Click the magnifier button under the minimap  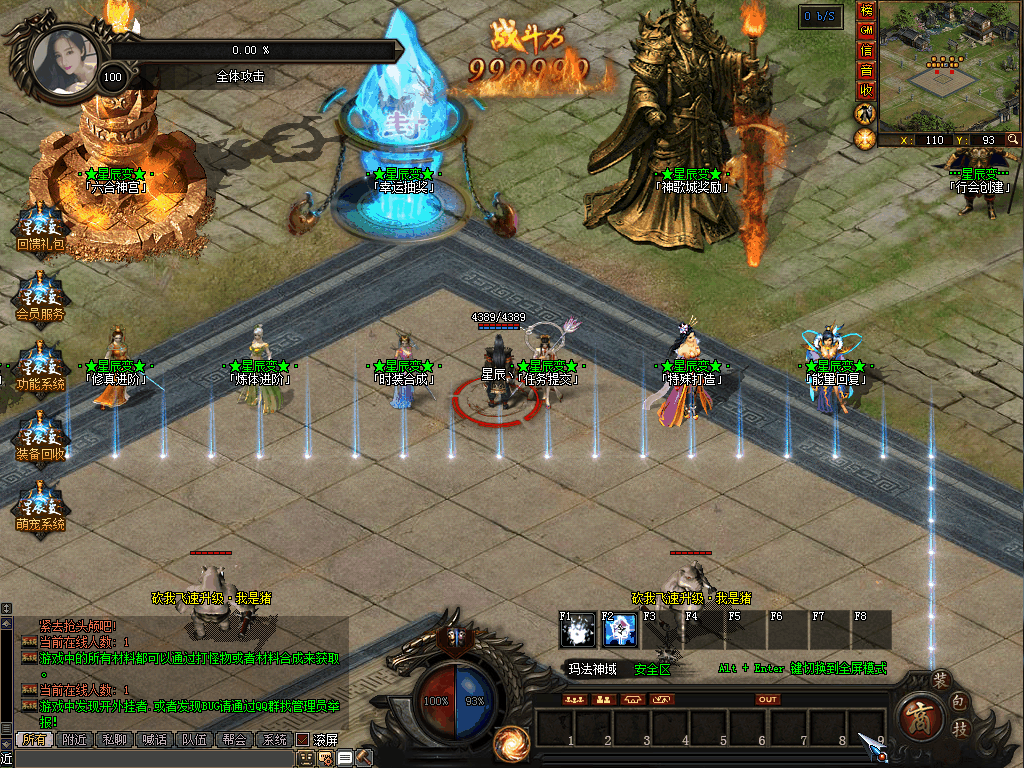(1013, 140)
